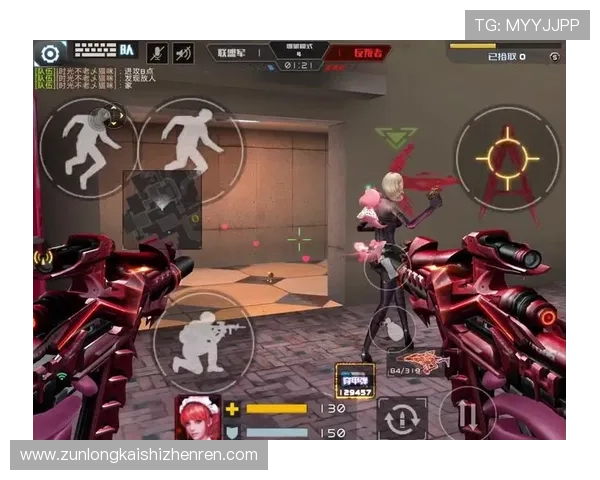
Task: Activate the crouching soldier stance button
Action: (x=203, y=340)
